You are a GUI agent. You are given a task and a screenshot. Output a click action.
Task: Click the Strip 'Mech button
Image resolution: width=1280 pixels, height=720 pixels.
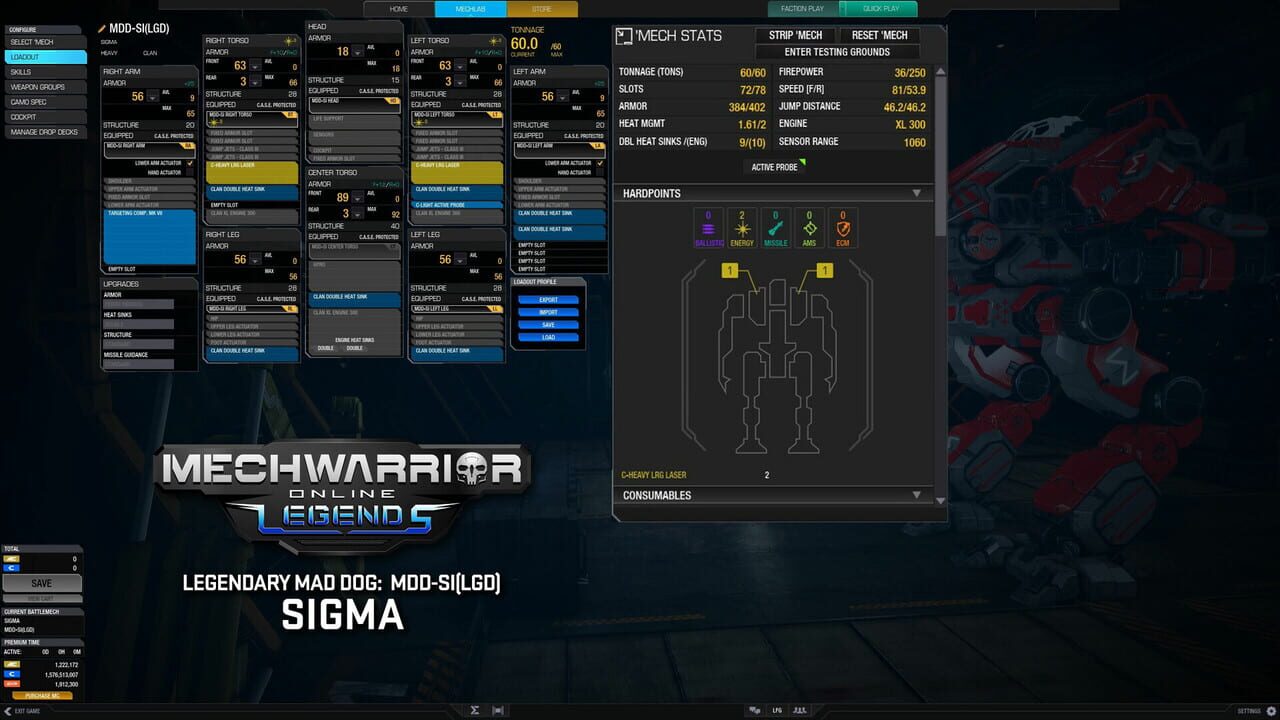click(795, 34)
